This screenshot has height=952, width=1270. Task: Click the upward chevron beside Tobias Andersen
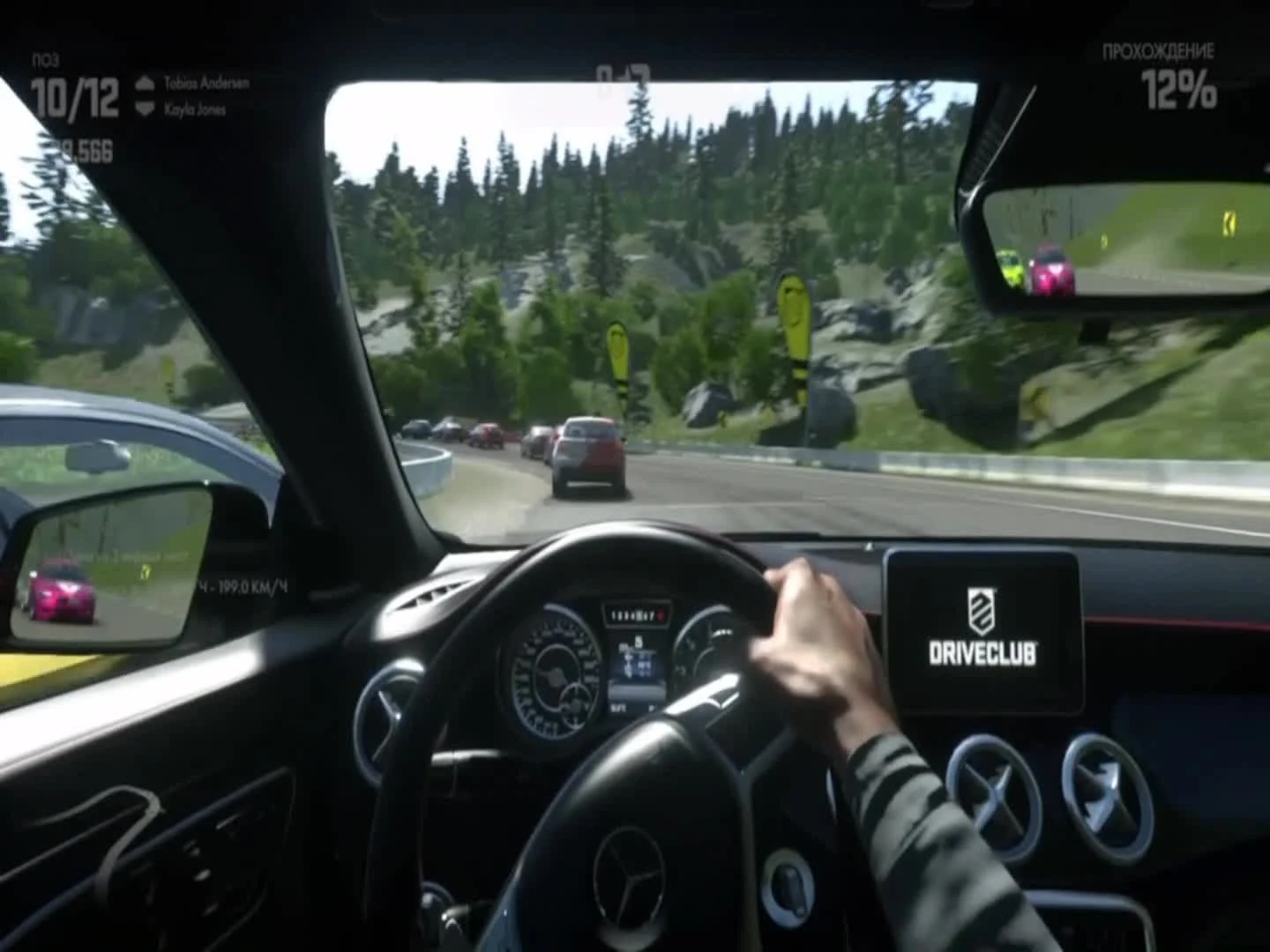[x=145, y=84]
